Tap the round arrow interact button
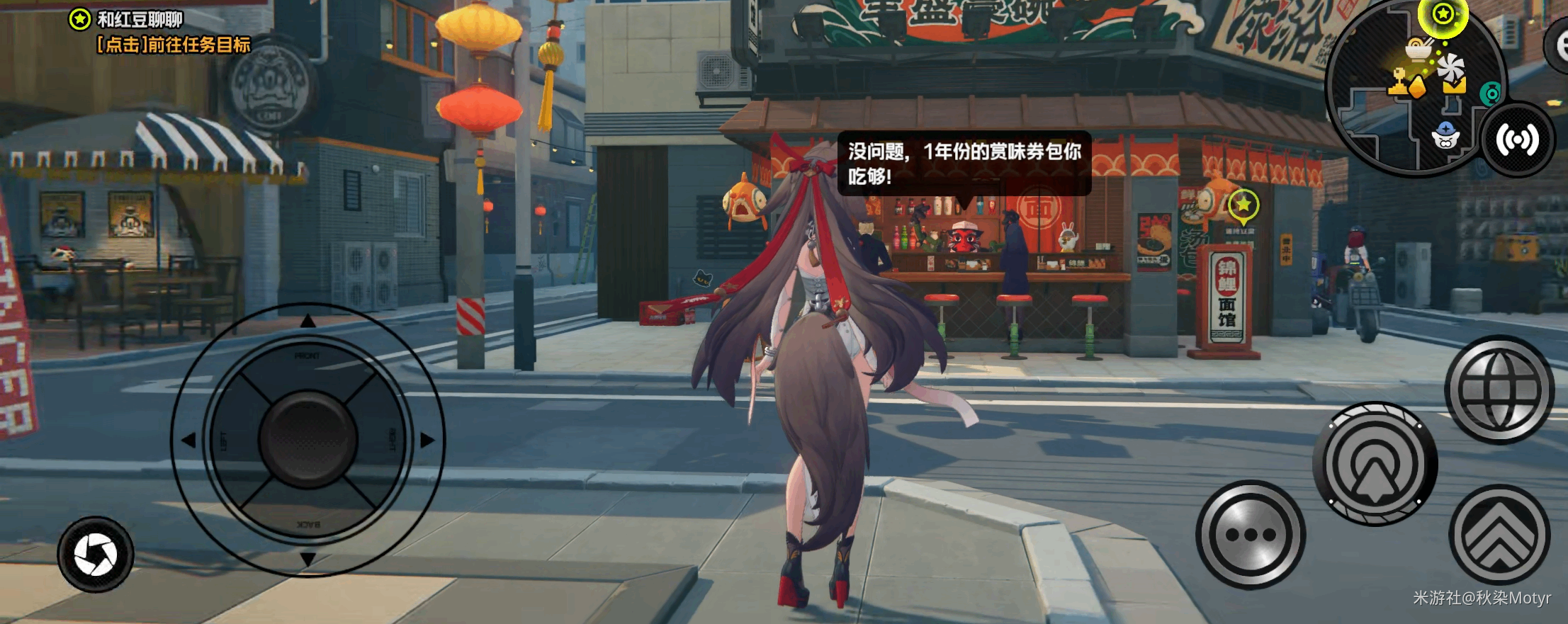This screenshot has height=624, width=1568. coord(1375,464)
